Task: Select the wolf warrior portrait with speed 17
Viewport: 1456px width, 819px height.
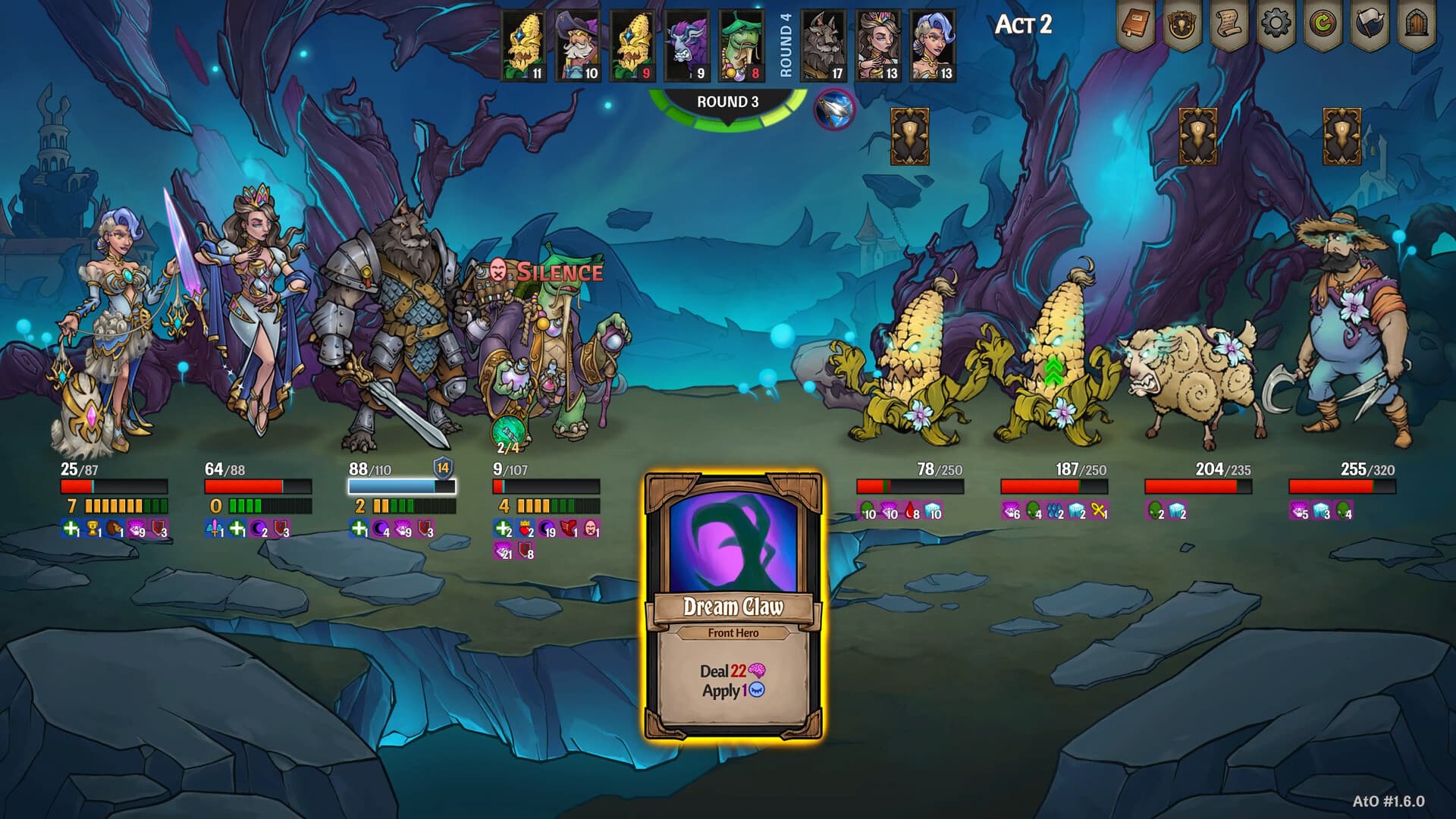Action: coord(824,46)
